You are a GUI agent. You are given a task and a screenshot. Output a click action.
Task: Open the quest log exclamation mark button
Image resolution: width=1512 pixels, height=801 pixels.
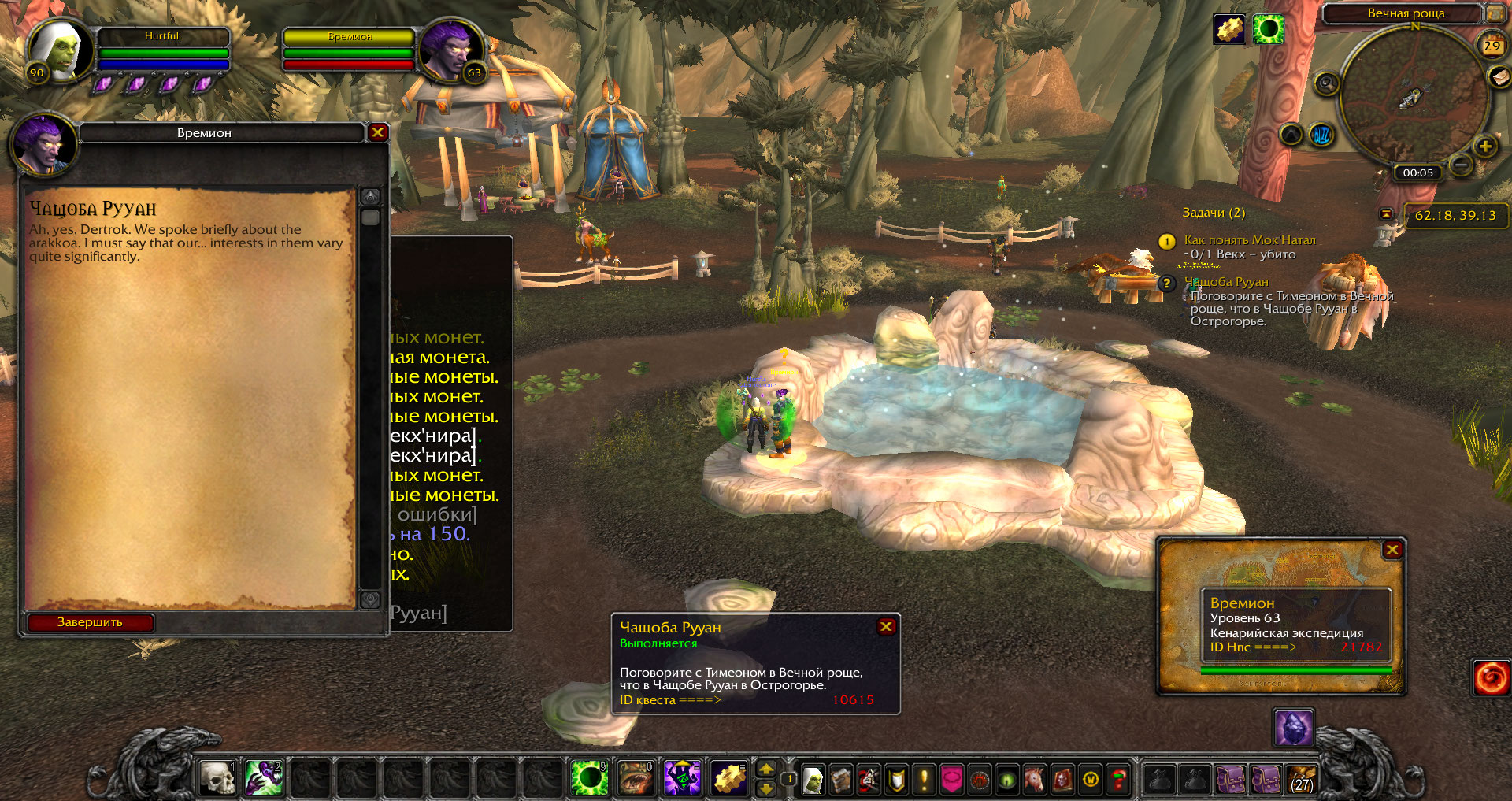coord(924,780)
